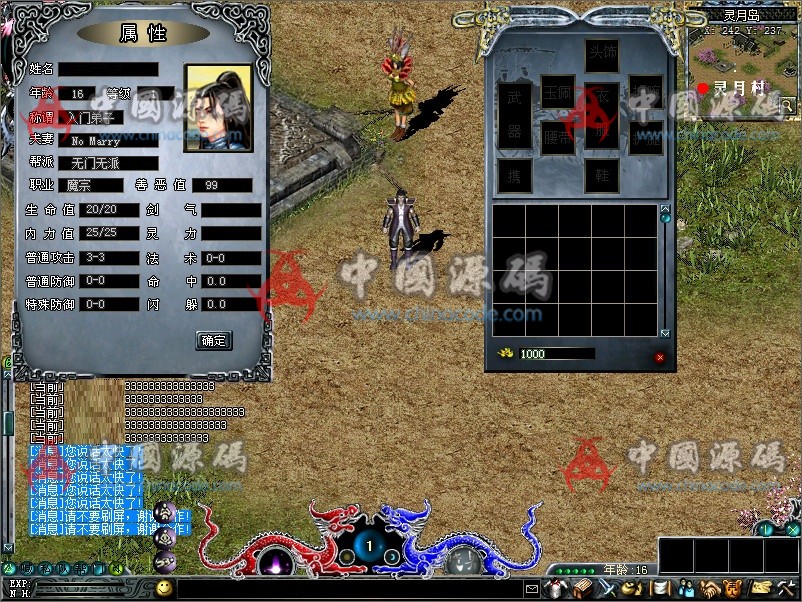Viewport: 802px width, 602px height.
Task: Click the center orb numbered 1
Action: (x=369, y=546)
